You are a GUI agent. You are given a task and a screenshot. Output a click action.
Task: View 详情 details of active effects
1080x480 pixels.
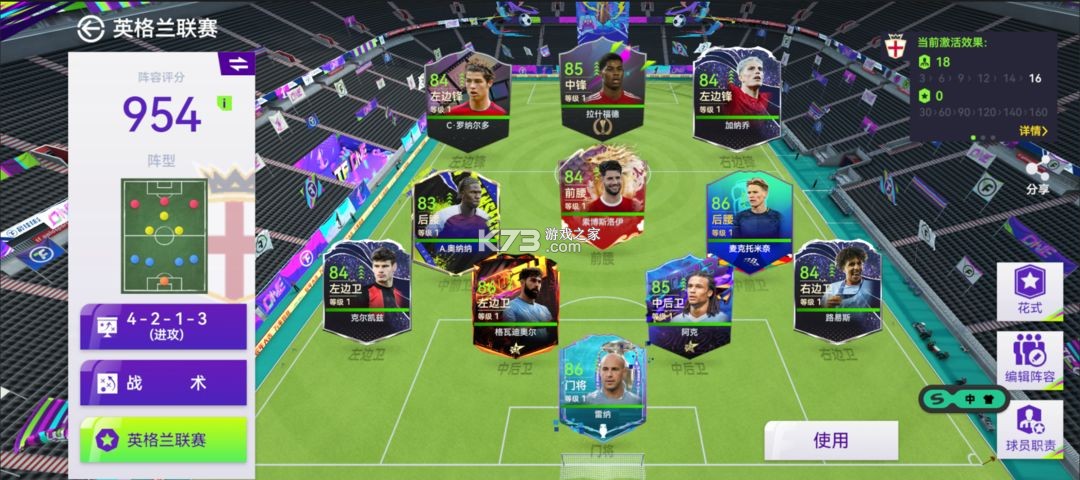1033,131
